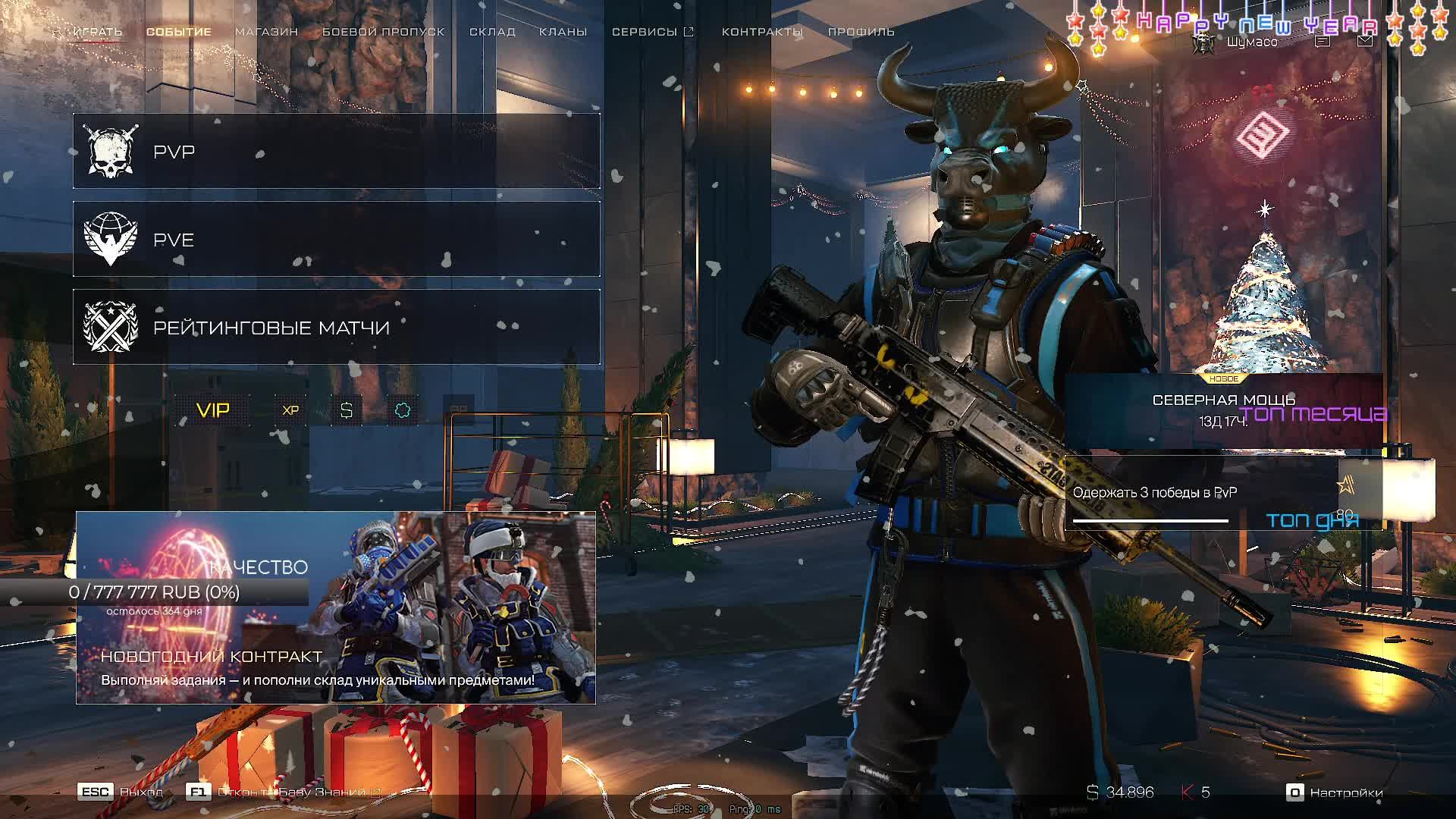Viewport: 1456px width, 819px height.
Task: Select the PVE mode entry
Action: tap(336, 240)
